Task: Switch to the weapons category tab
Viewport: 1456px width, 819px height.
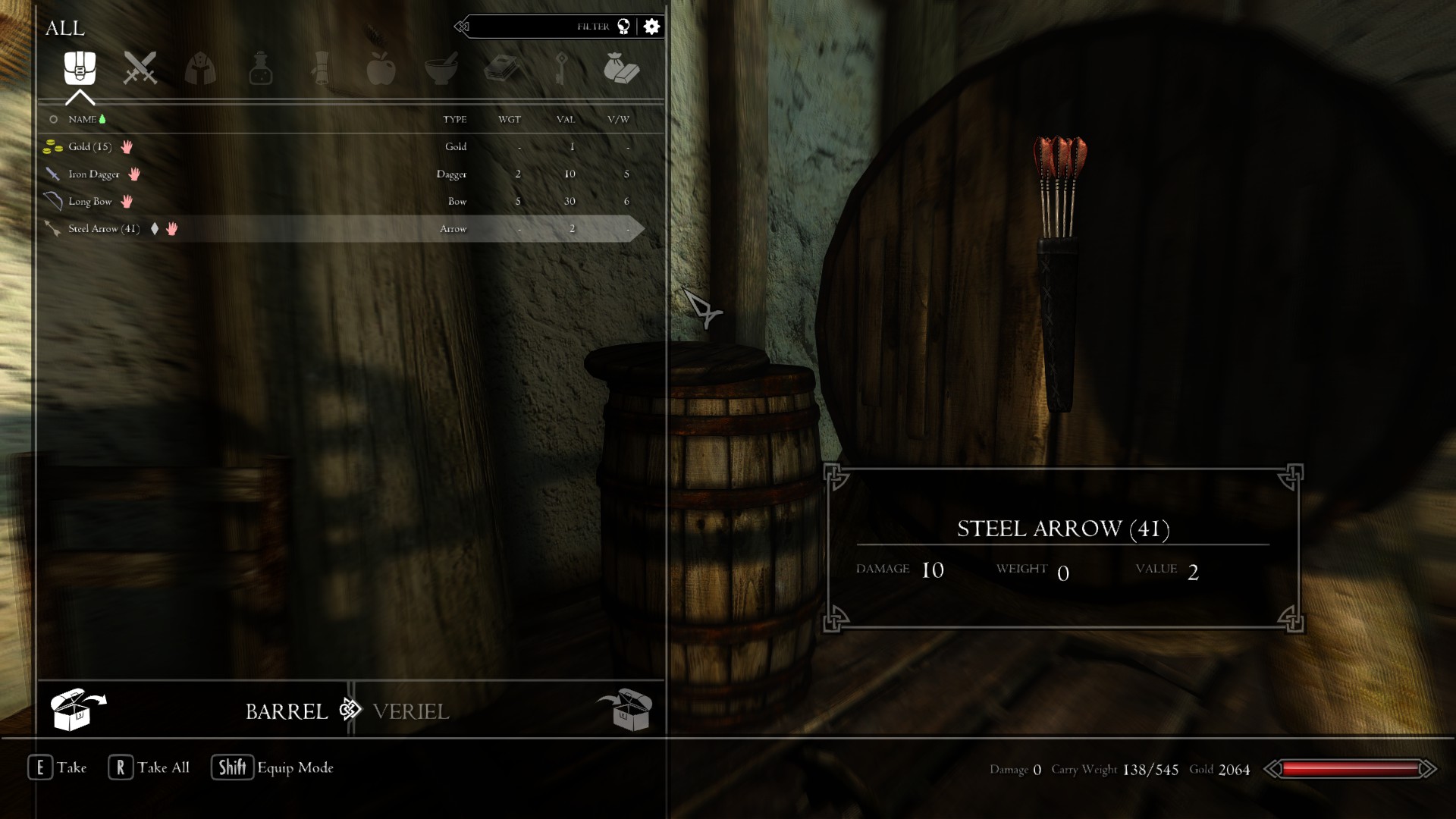Action: pos(140,68)
